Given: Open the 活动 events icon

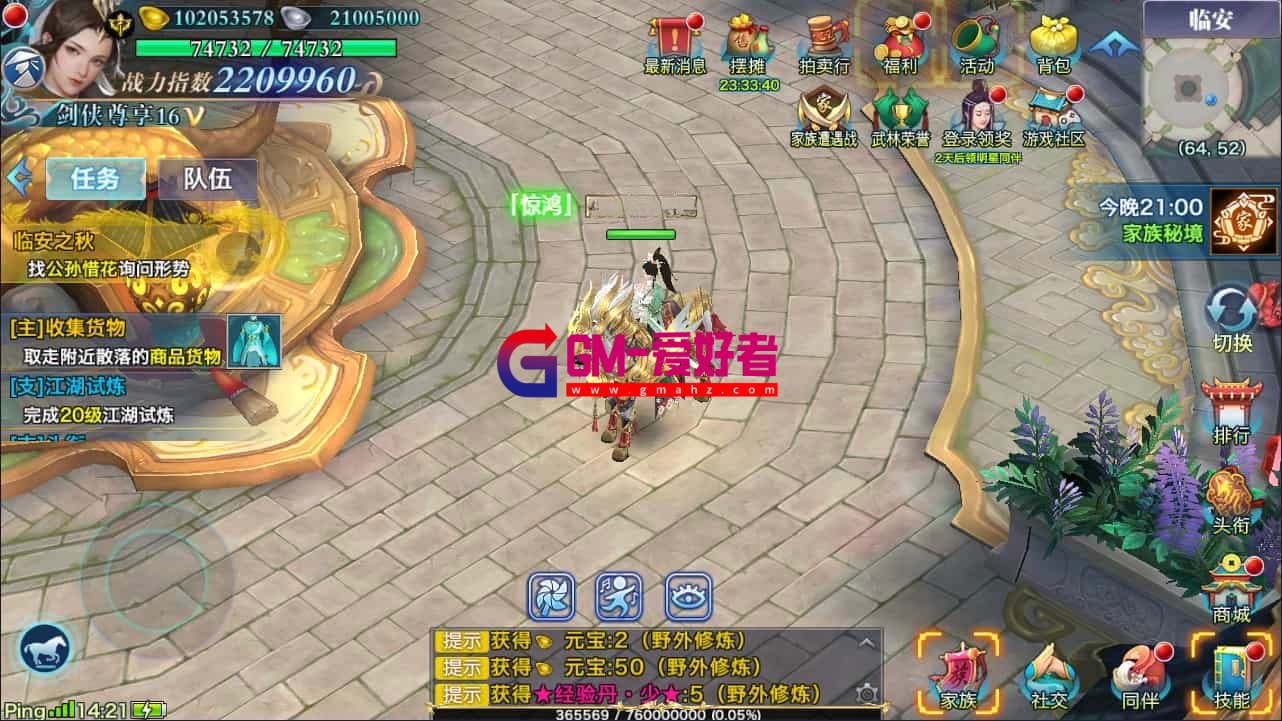Looking at the screenshot, I should [x=975, y=42].
